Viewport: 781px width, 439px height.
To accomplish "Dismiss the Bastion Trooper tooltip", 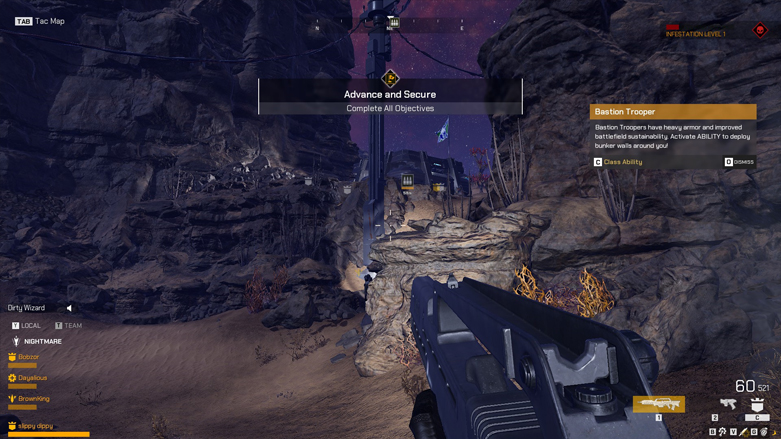I will tap(739, 162).
